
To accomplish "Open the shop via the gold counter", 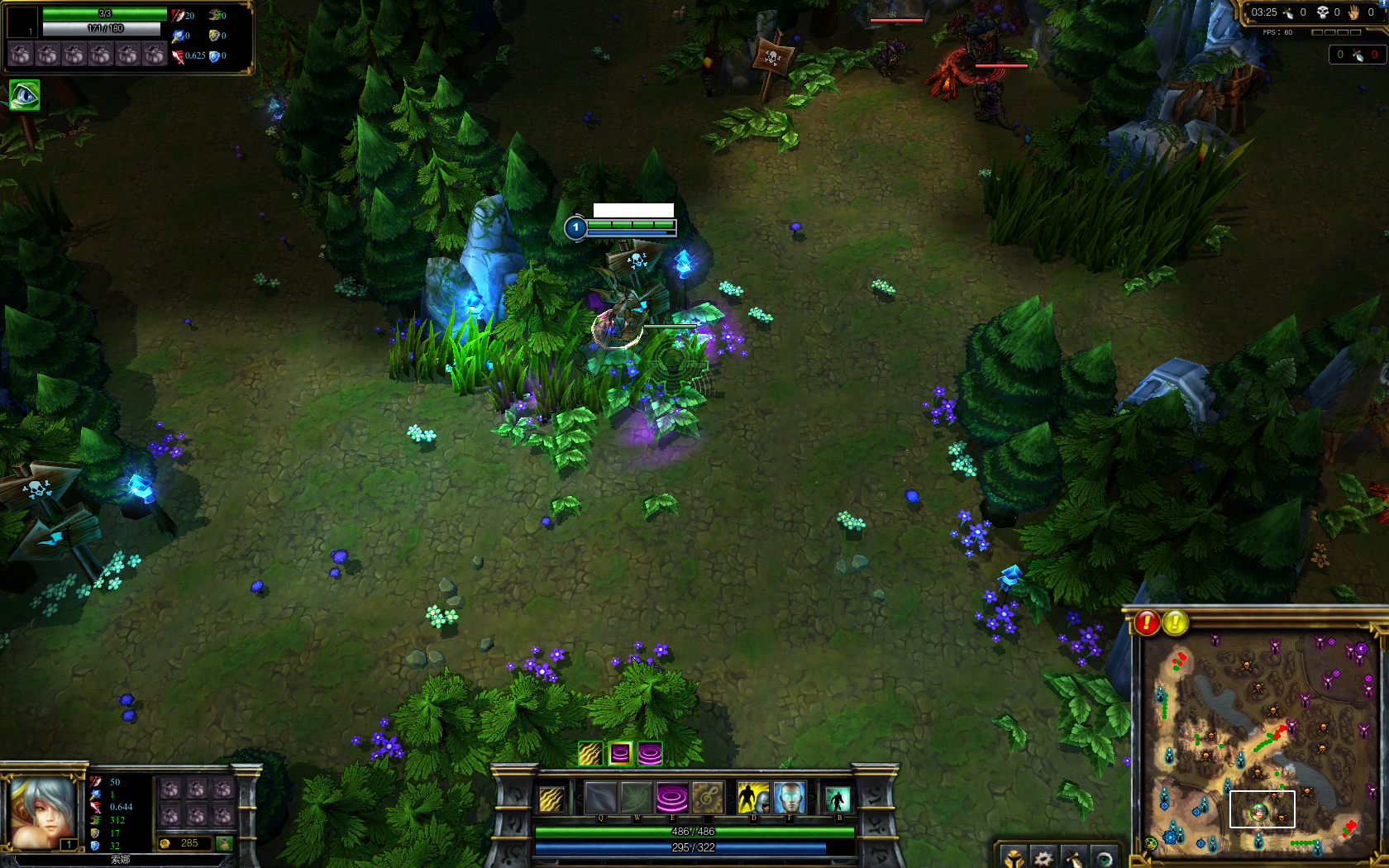I will point(189,843).
